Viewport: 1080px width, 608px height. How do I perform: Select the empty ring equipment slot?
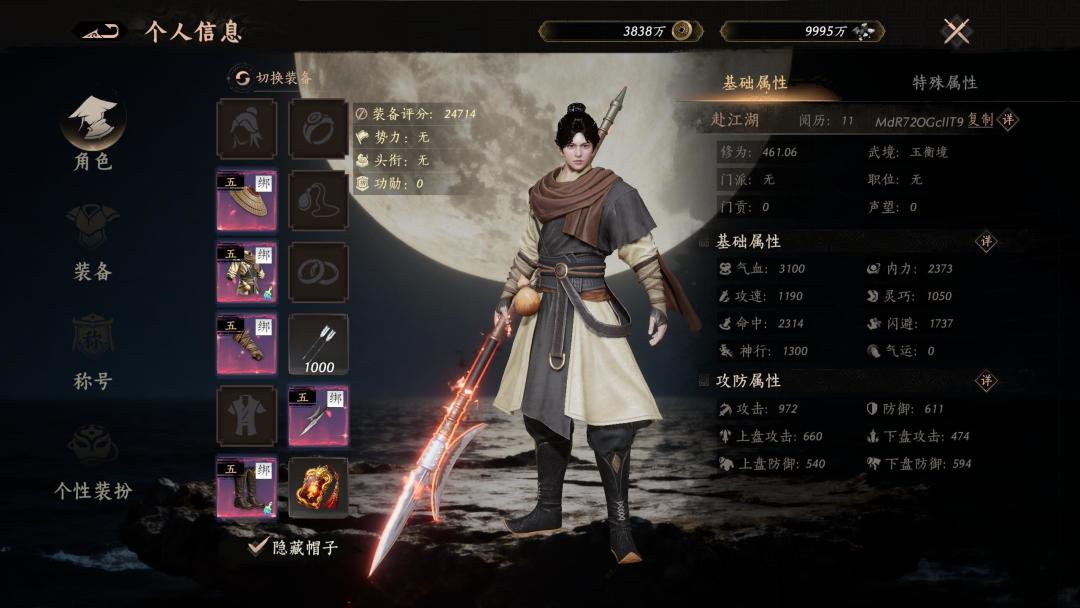[319, 128]
